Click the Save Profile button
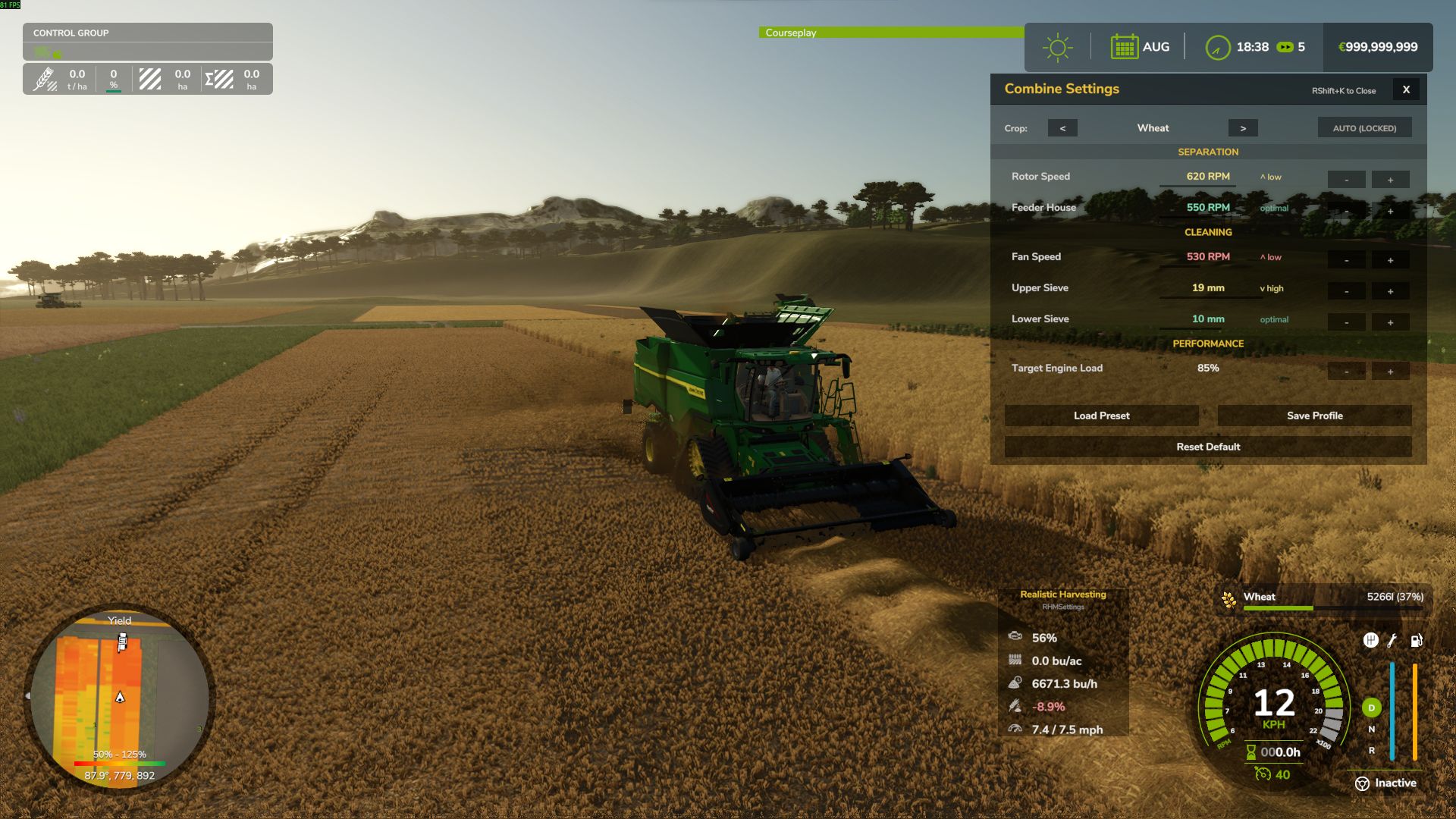Screen dimensions: 1456x819 [x=1314, y=416]
